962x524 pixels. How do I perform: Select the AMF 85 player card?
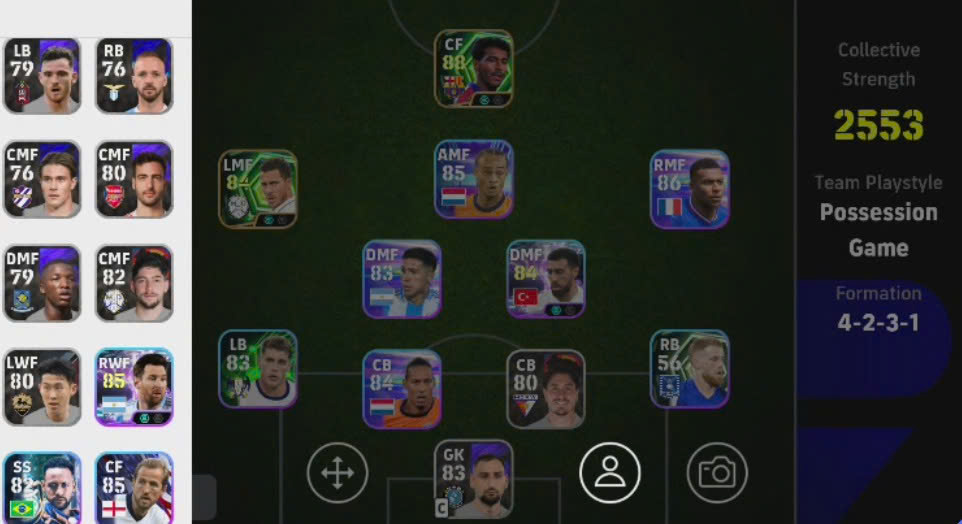coord(473,179)
